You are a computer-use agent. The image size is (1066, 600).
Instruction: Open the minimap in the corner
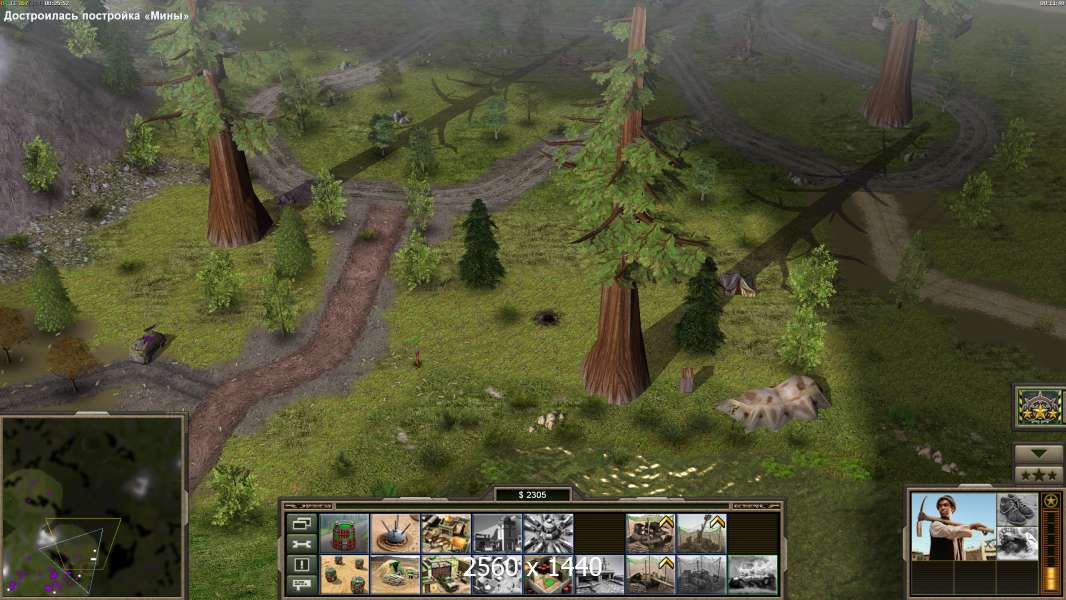click(x=92, y=506)
